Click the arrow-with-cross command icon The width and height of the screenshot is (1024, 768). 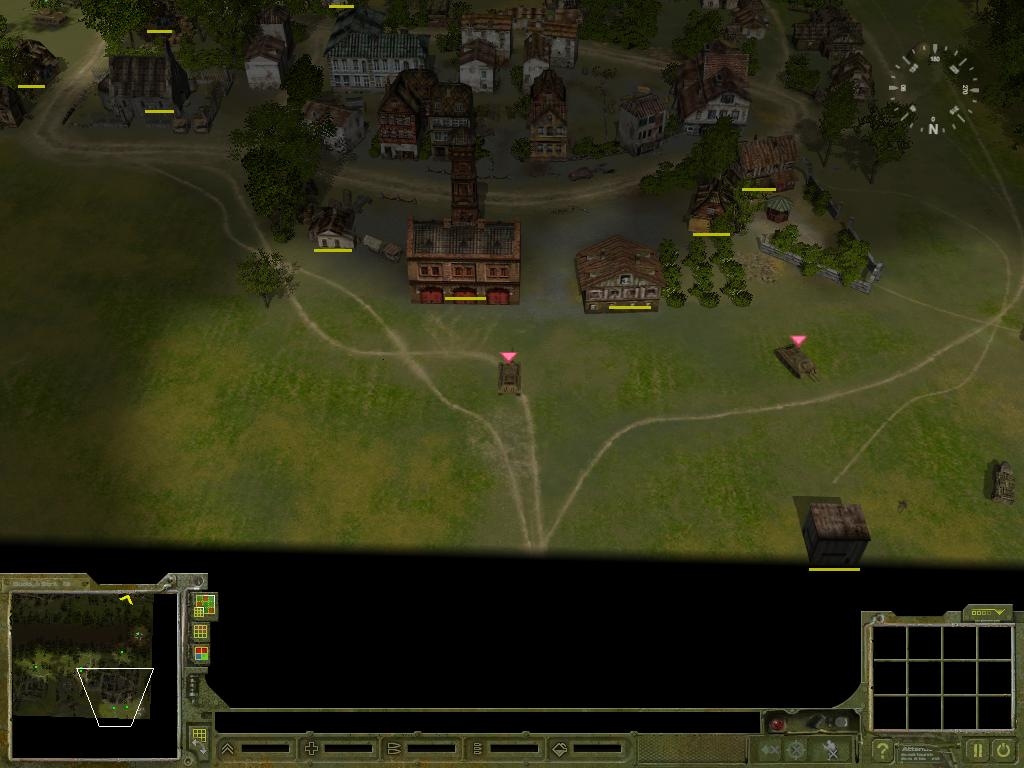769,749
